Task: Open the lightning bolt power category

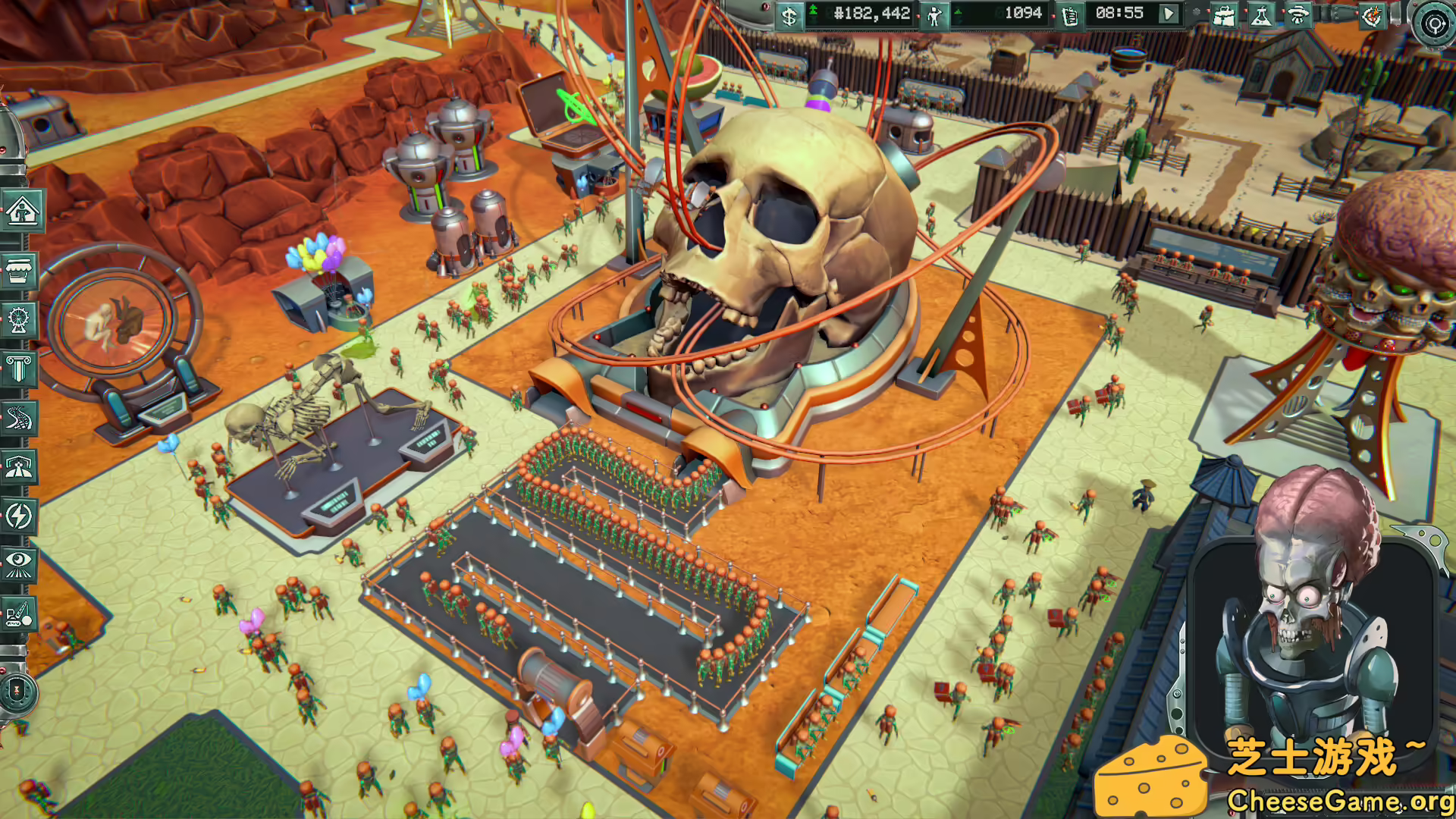Action: coord(20,516)
